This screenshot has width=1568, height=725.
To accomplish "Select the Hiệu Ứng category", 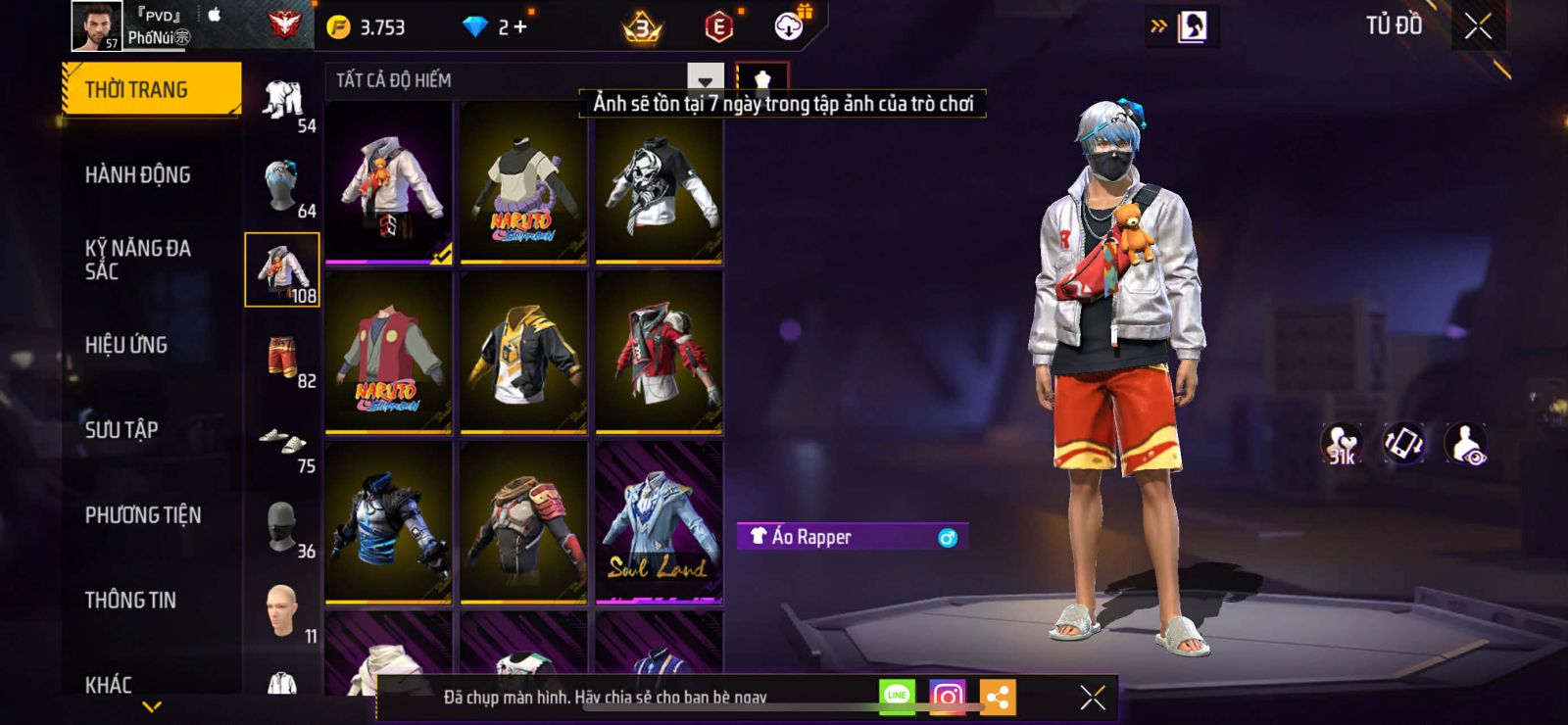I will tap(126, 345).
